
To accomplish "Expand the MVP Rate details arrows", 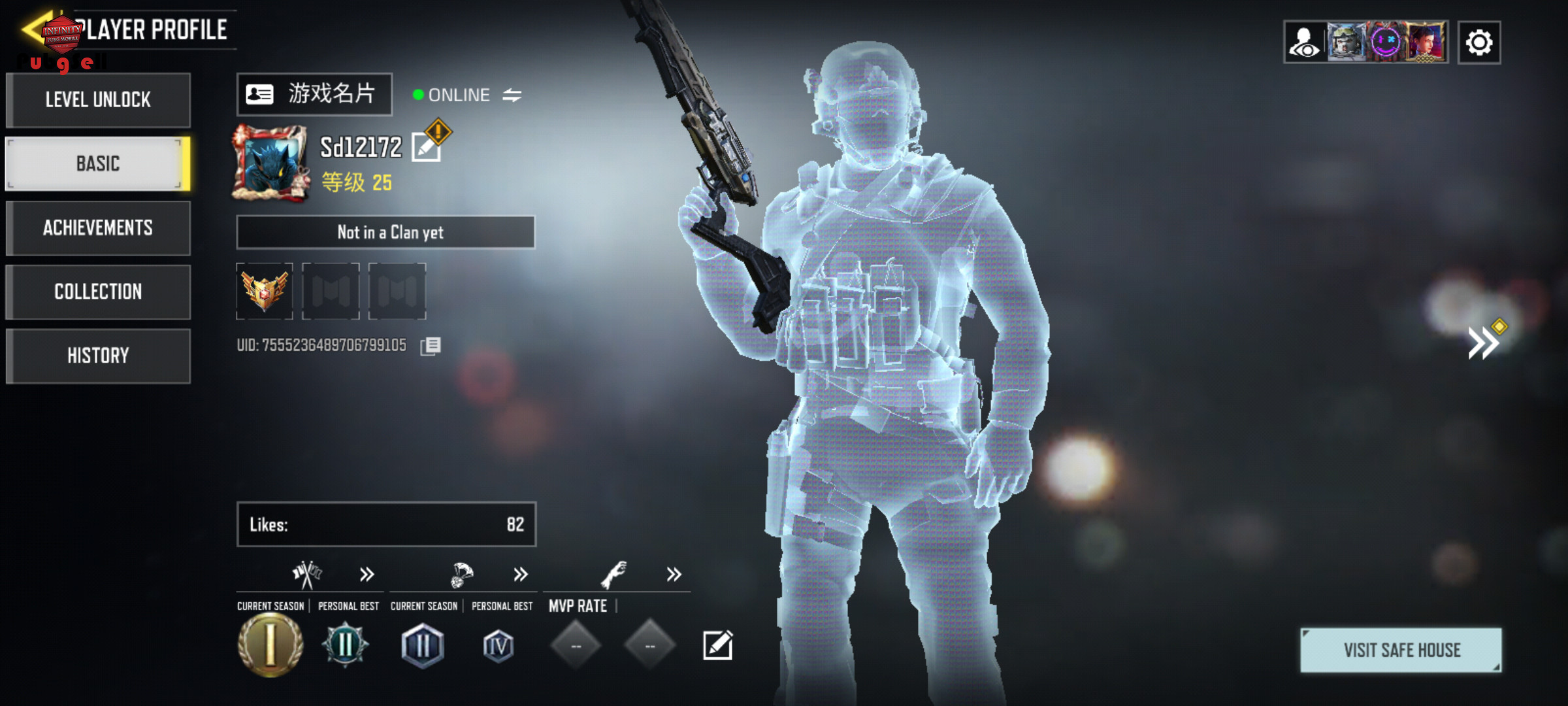I will click(x=674, y=575).
